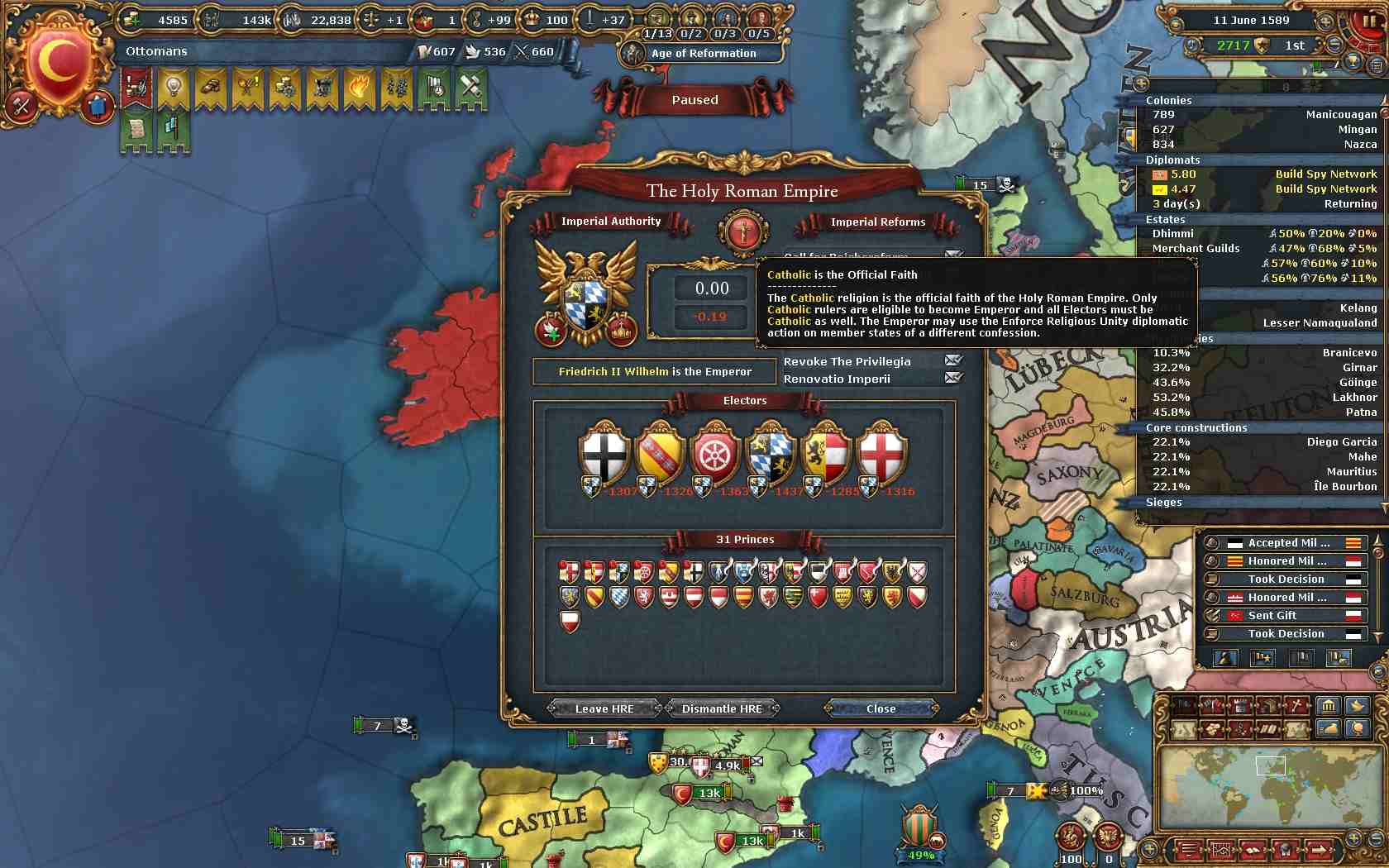
Task: Click the emperor's double-headed eagle crest
Action: click(x=587, y=289)
